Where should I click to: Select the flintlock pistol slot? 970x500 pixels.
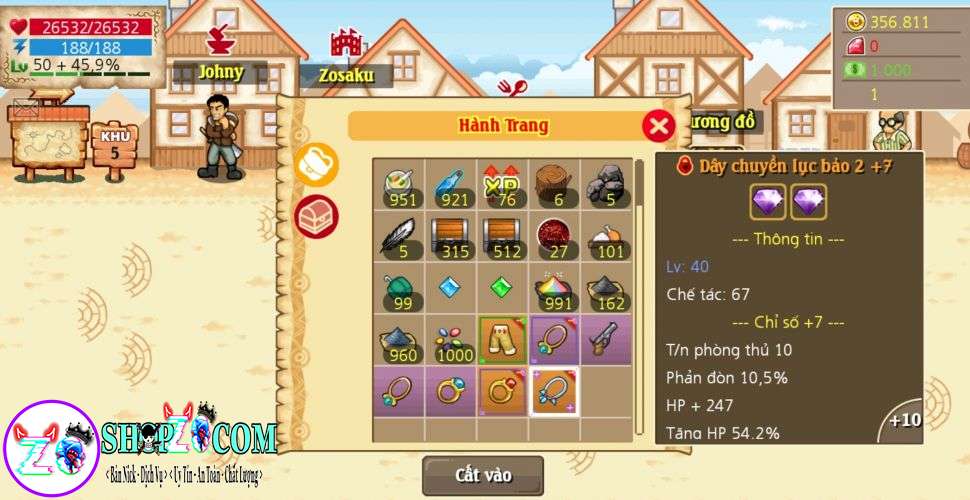pyautogui.click(x=608, y=340)
